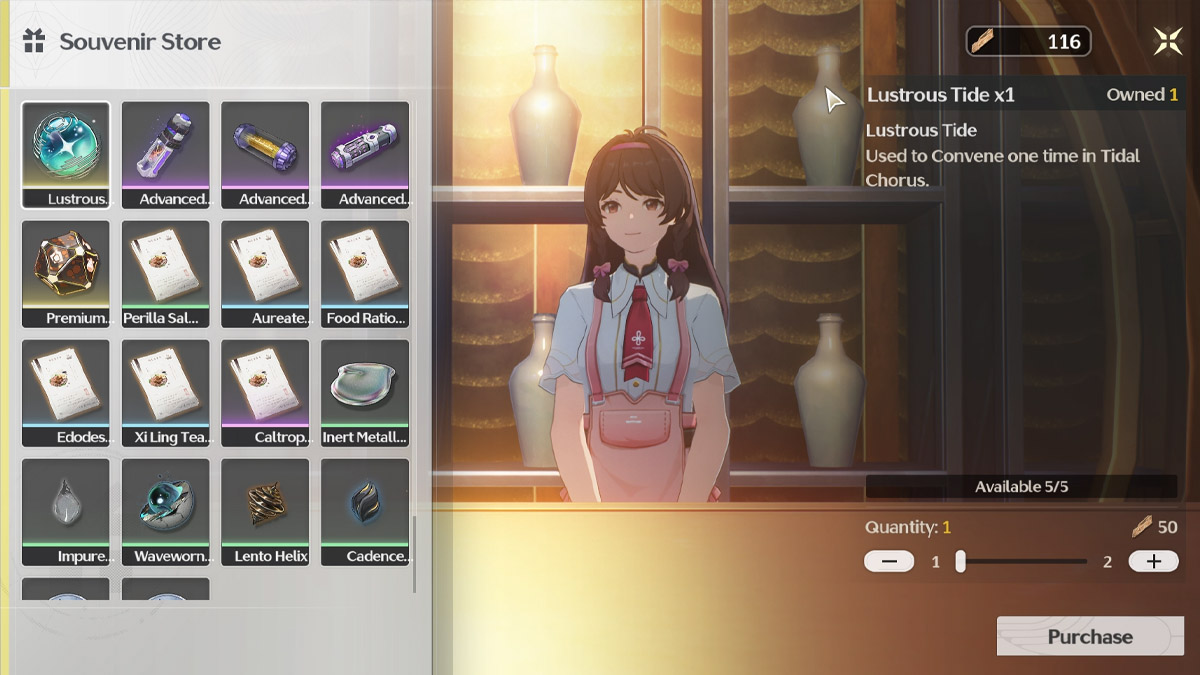
Task: Increase quantity with the plus button
Action: [x=1153, y=561]
